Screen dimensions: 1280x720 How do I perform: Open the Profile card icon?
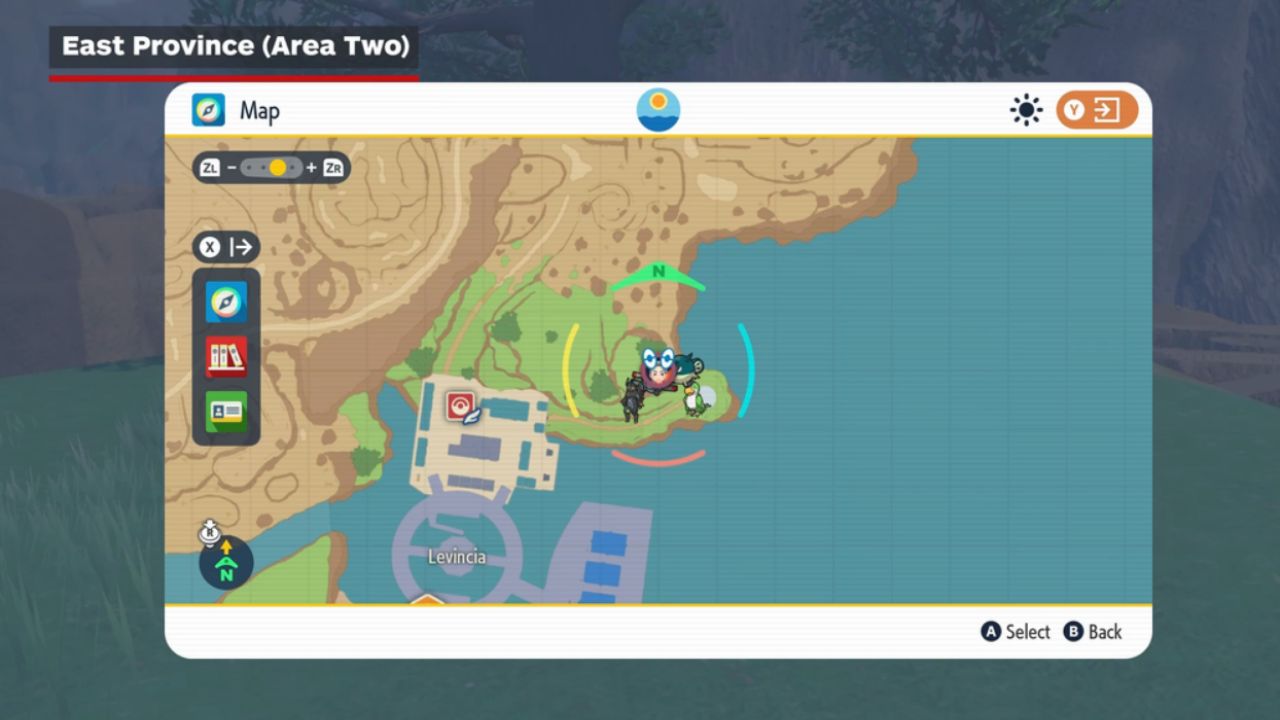(226, 411)
